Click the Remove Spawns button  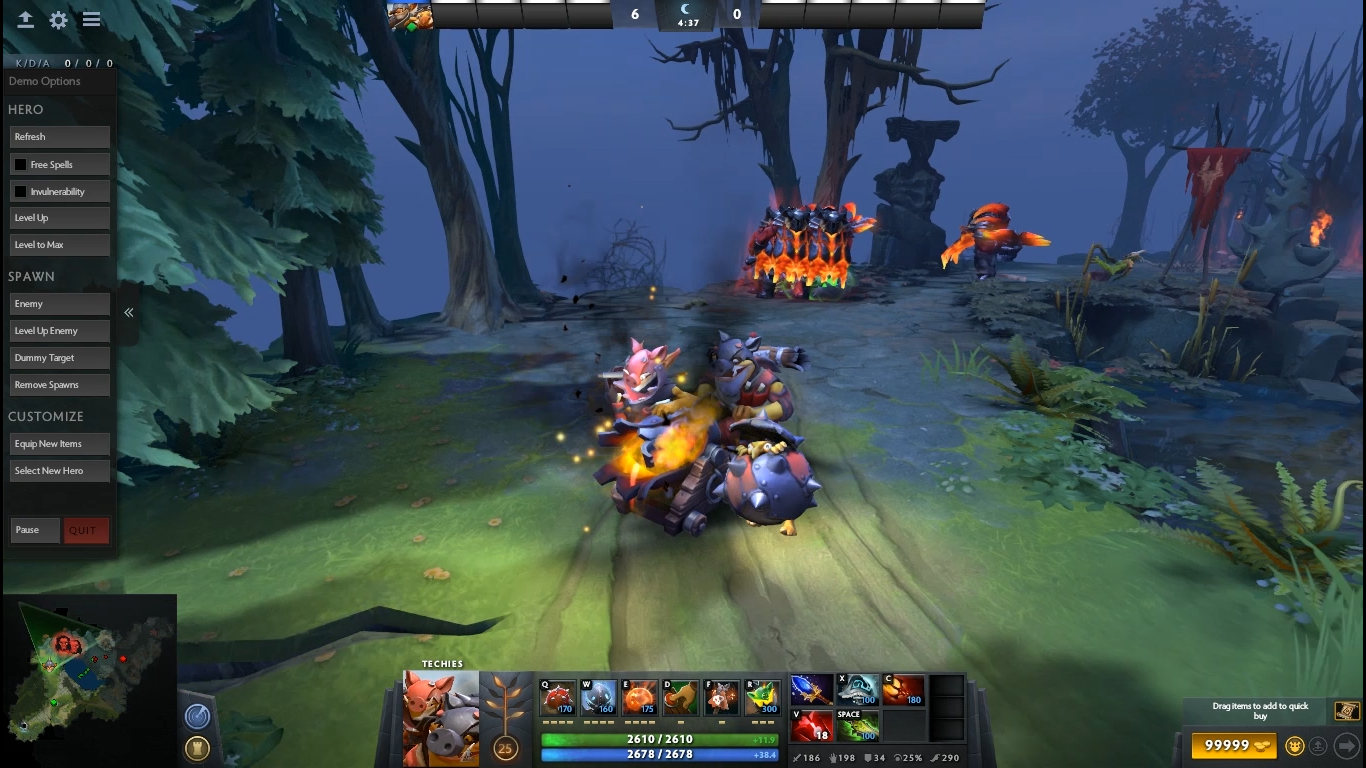click(x=59, y=385)
